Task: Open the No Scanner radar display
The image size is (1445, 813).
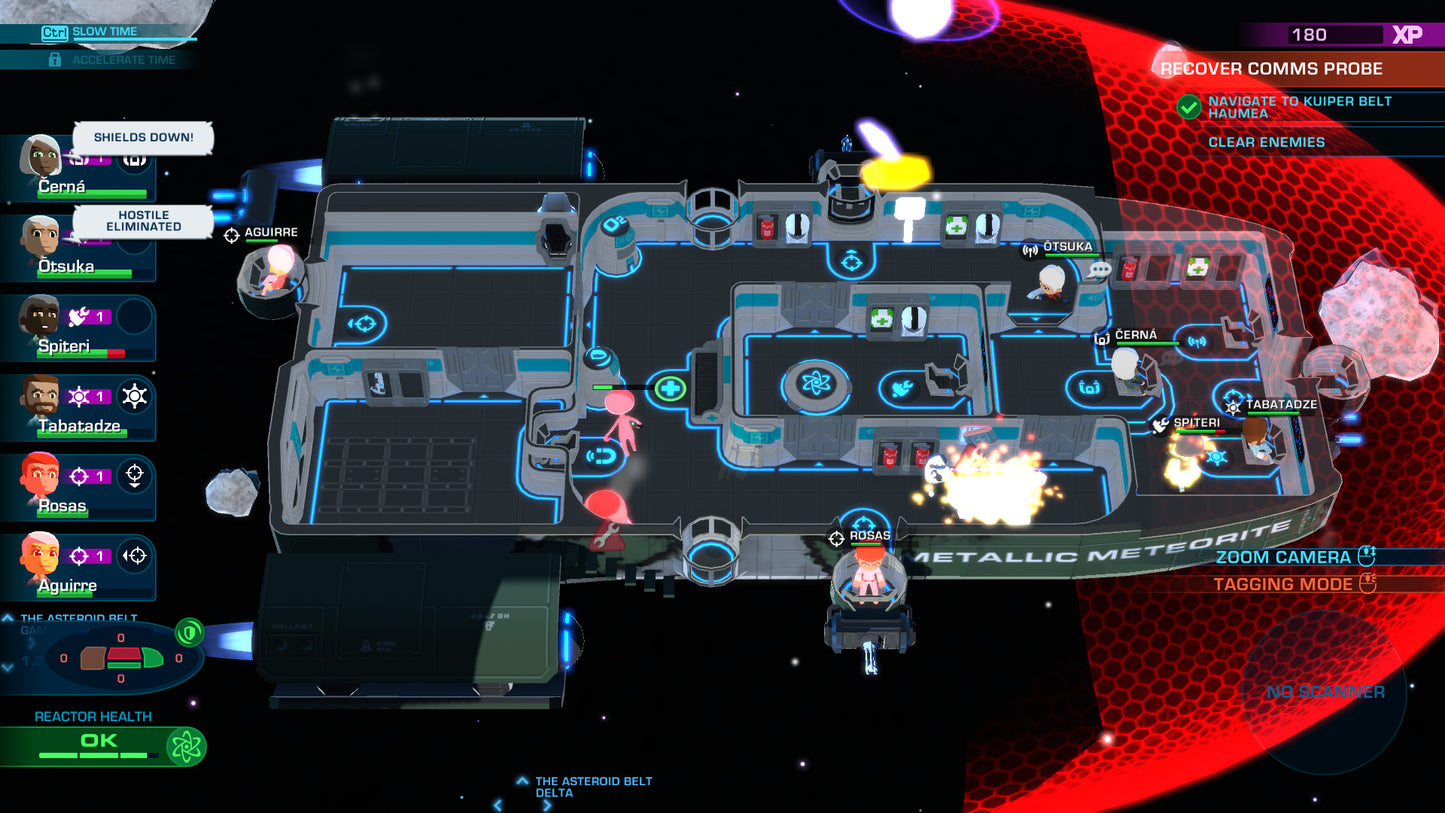Action: click(1325, 692)
